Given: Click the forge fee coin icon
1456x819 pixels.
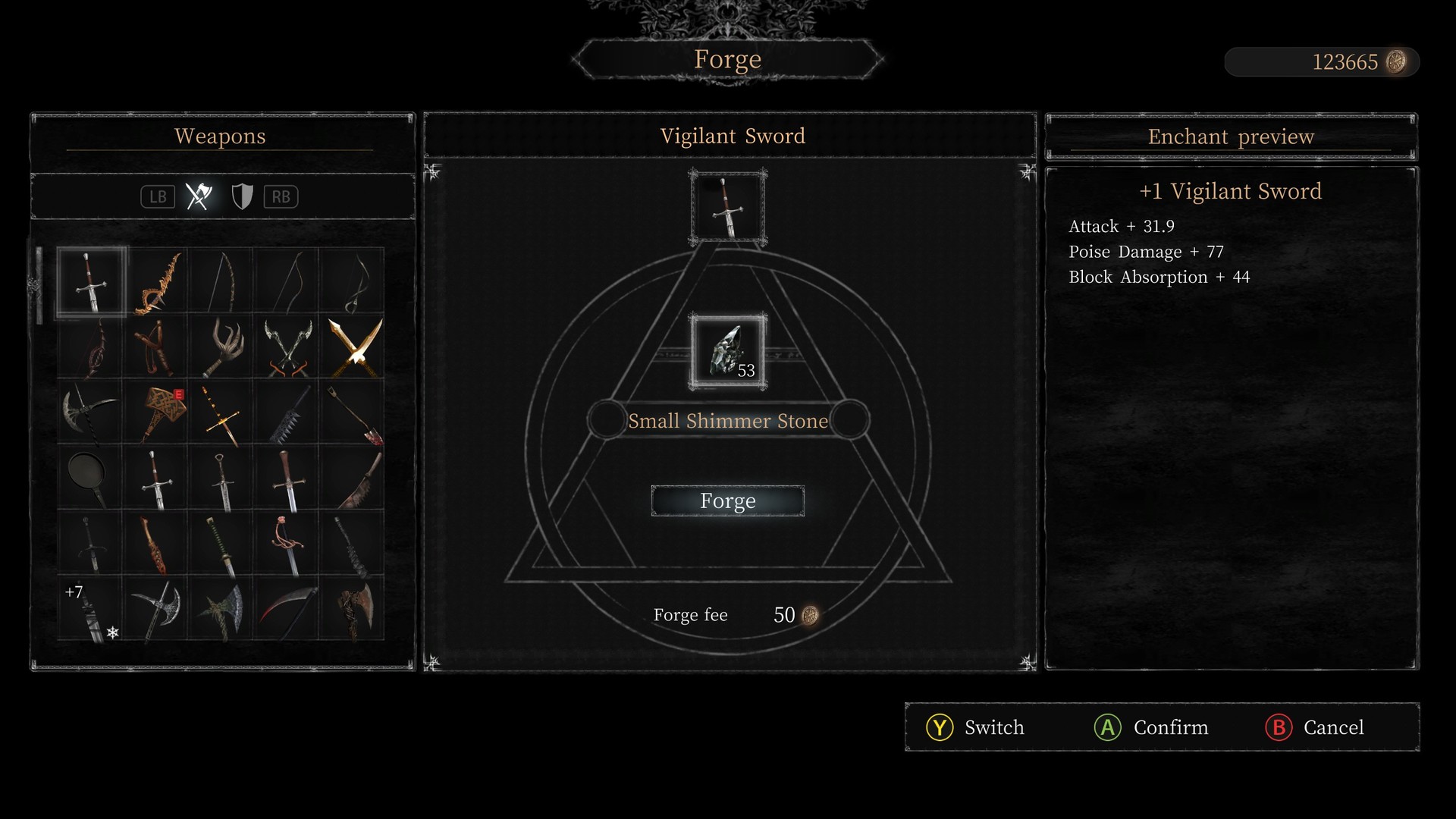Looking at the screenshot, I should point(808,615).
